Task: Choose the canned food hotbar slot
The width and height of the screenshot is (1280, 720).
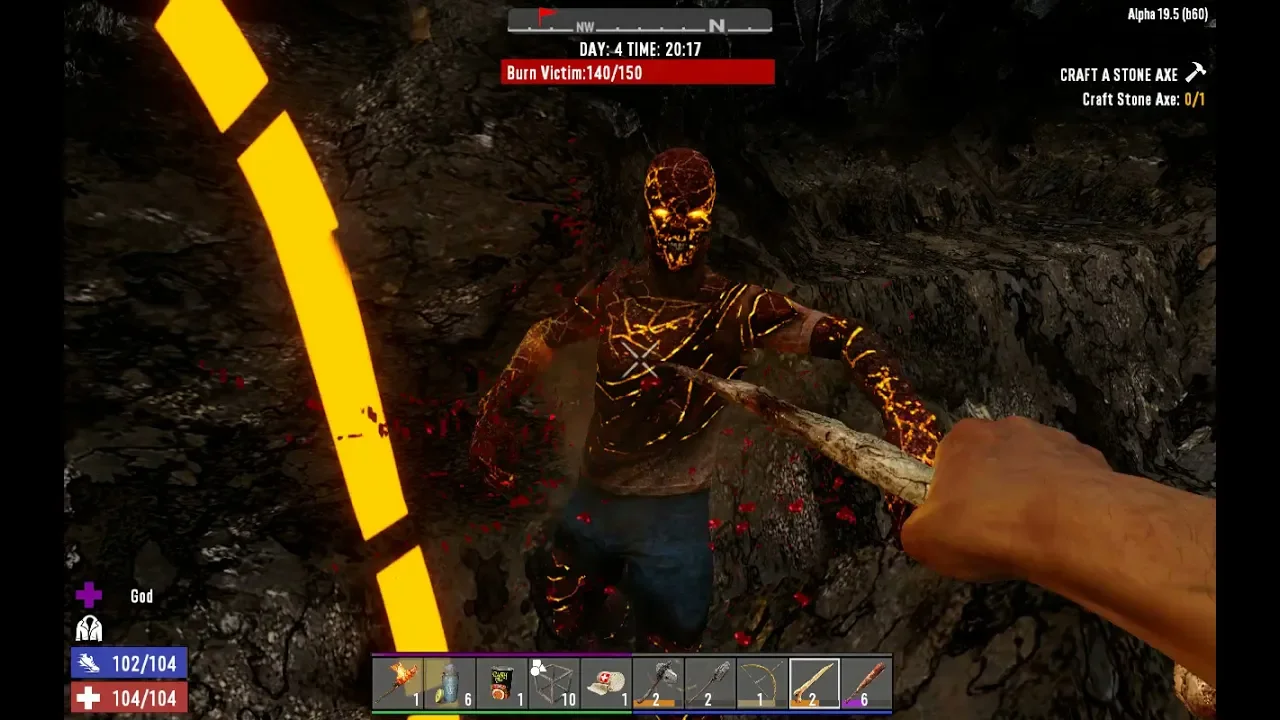Action: [x=502, y=684]
